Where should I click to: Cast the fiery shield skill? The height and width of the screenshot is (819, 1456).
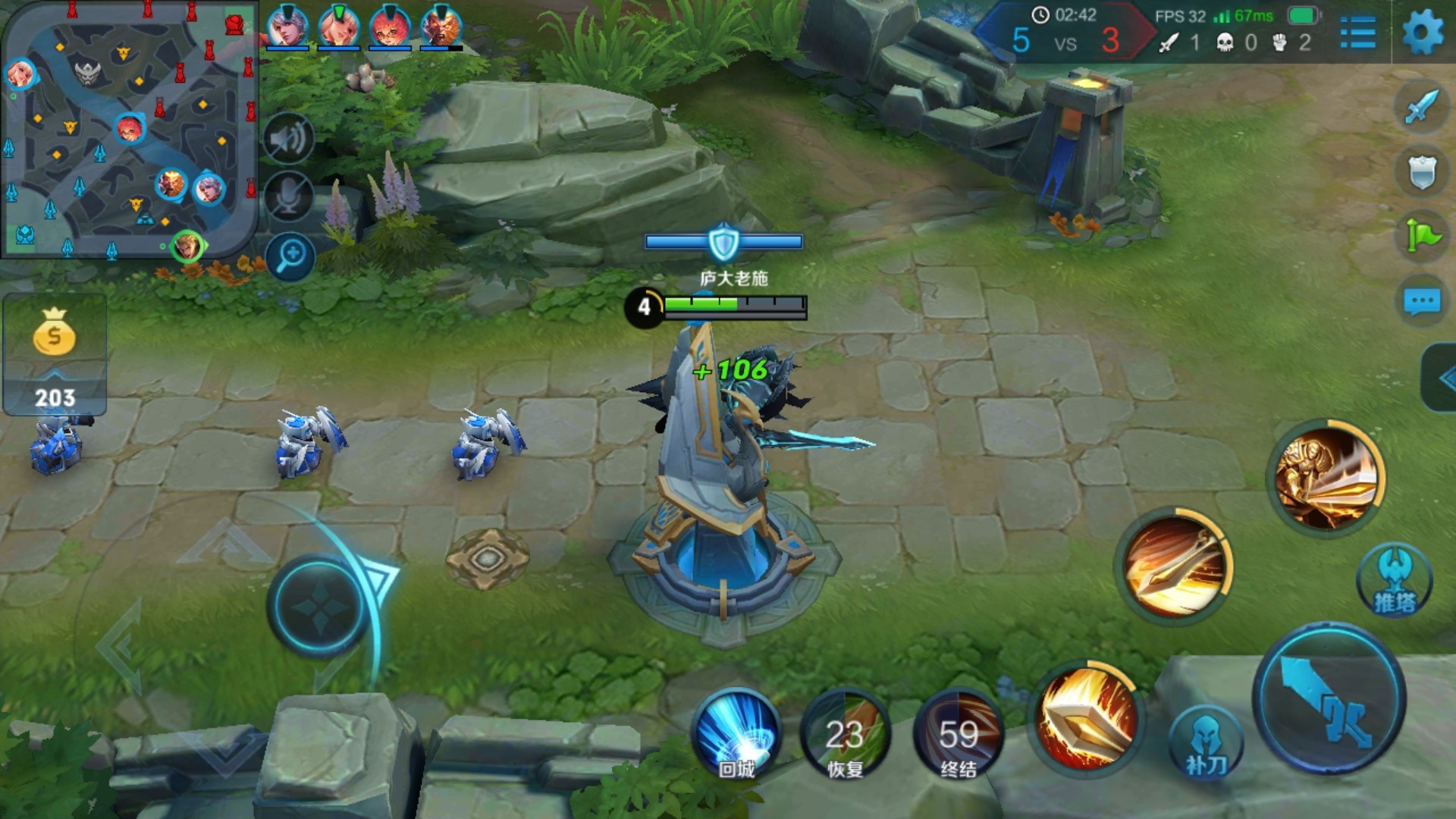1087,717
